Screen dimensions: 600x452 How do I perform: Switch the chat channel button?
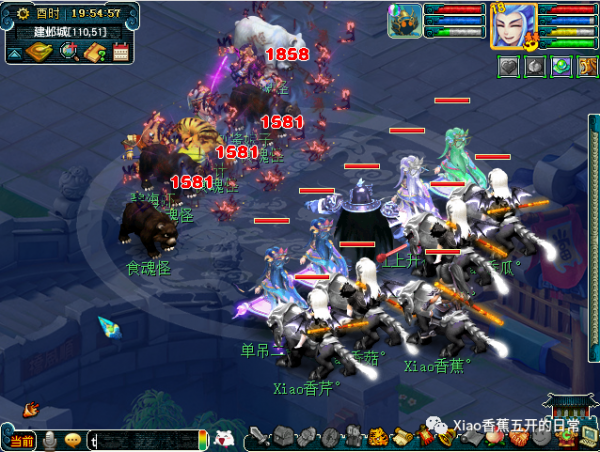tap(20, 440)
